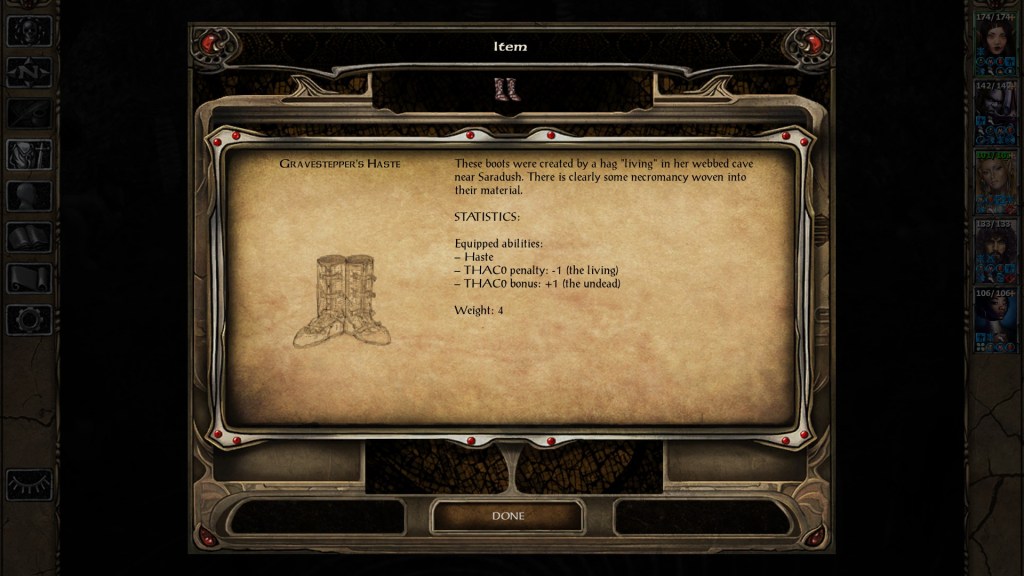Open the character record head silhouette icon
The width and height of the screenshot is (1024, 576).
point(29,196)
